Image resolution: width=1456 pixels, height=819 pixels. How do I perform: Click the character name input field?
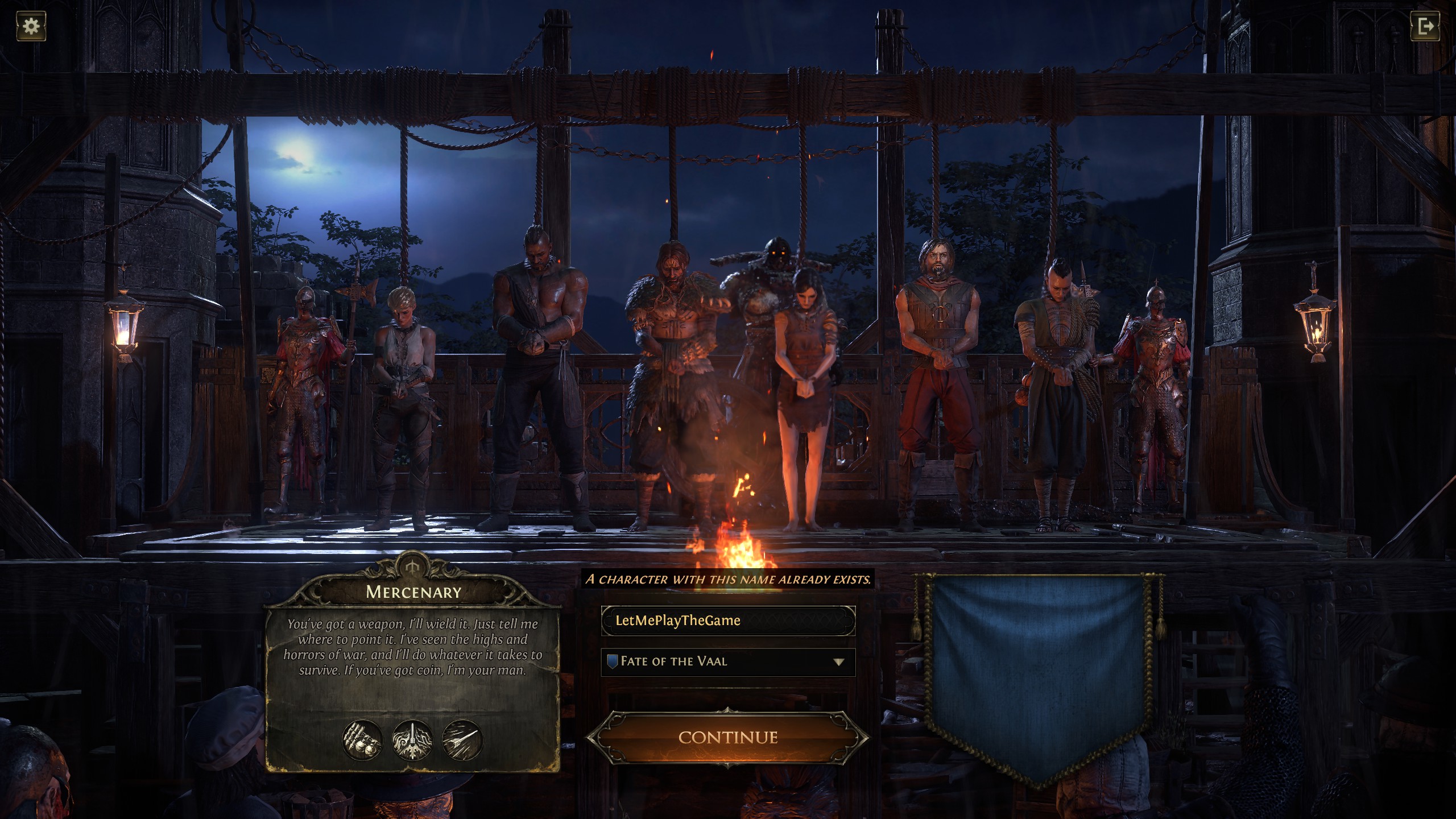click(x=727, y=620)
